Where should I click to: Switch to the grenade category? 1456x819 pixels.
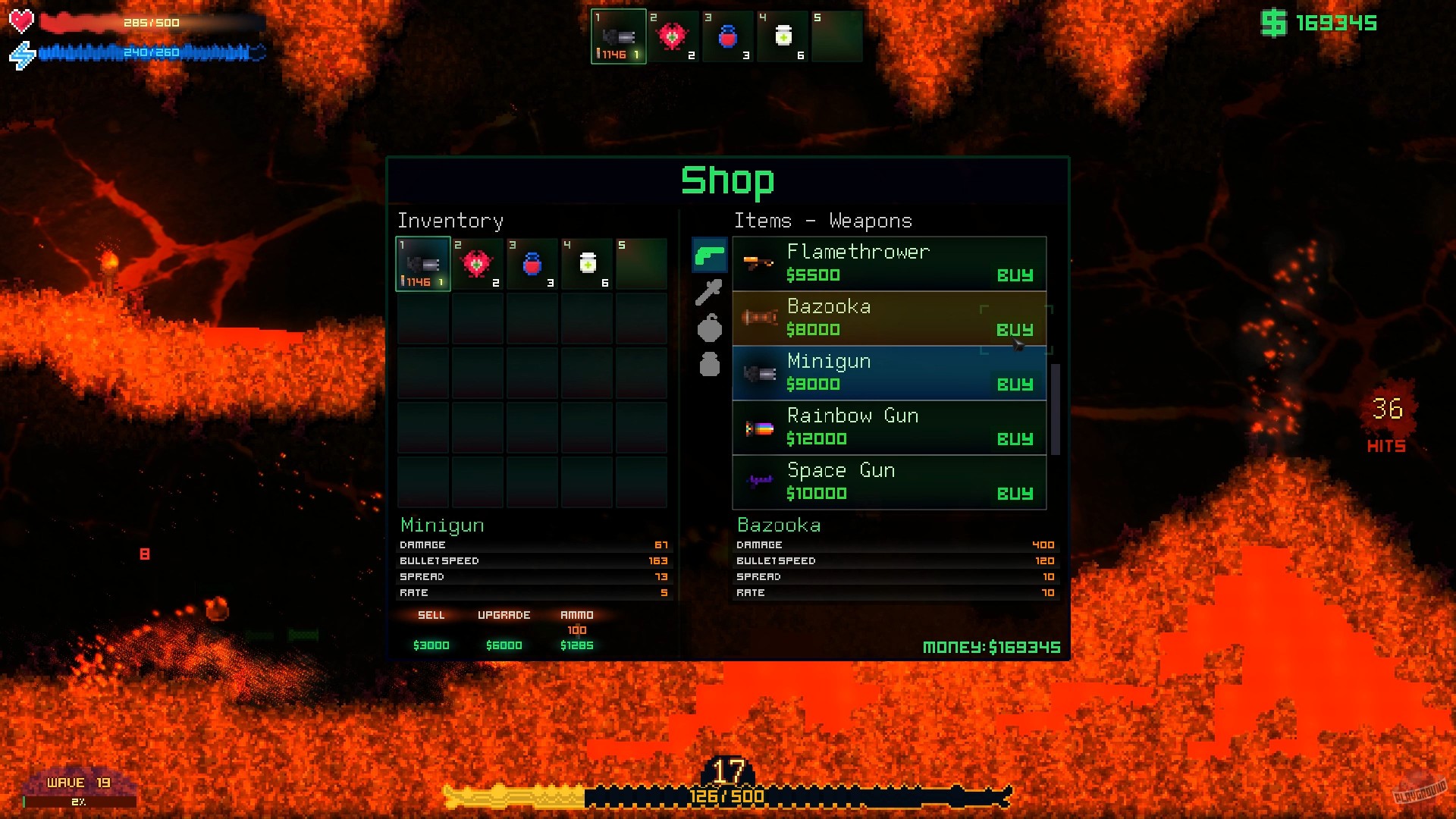[x=708, y=328]
